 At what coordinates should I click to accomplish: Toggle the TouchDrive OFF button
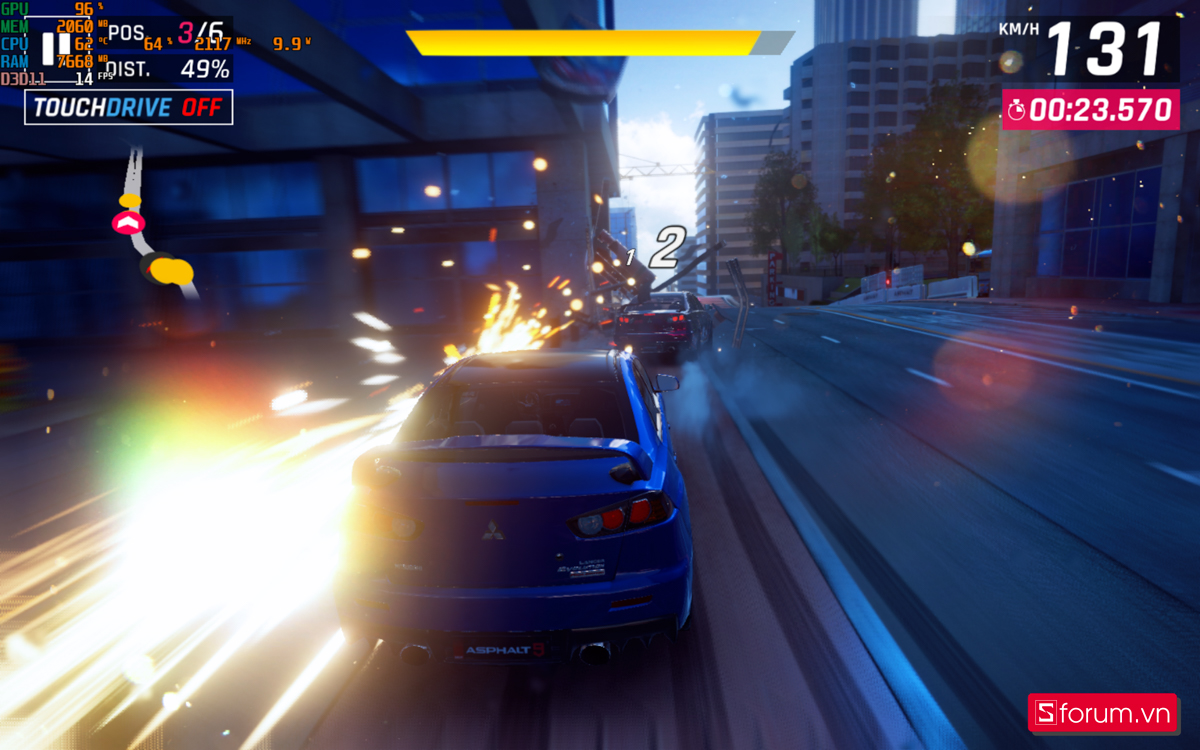[129, 108]
